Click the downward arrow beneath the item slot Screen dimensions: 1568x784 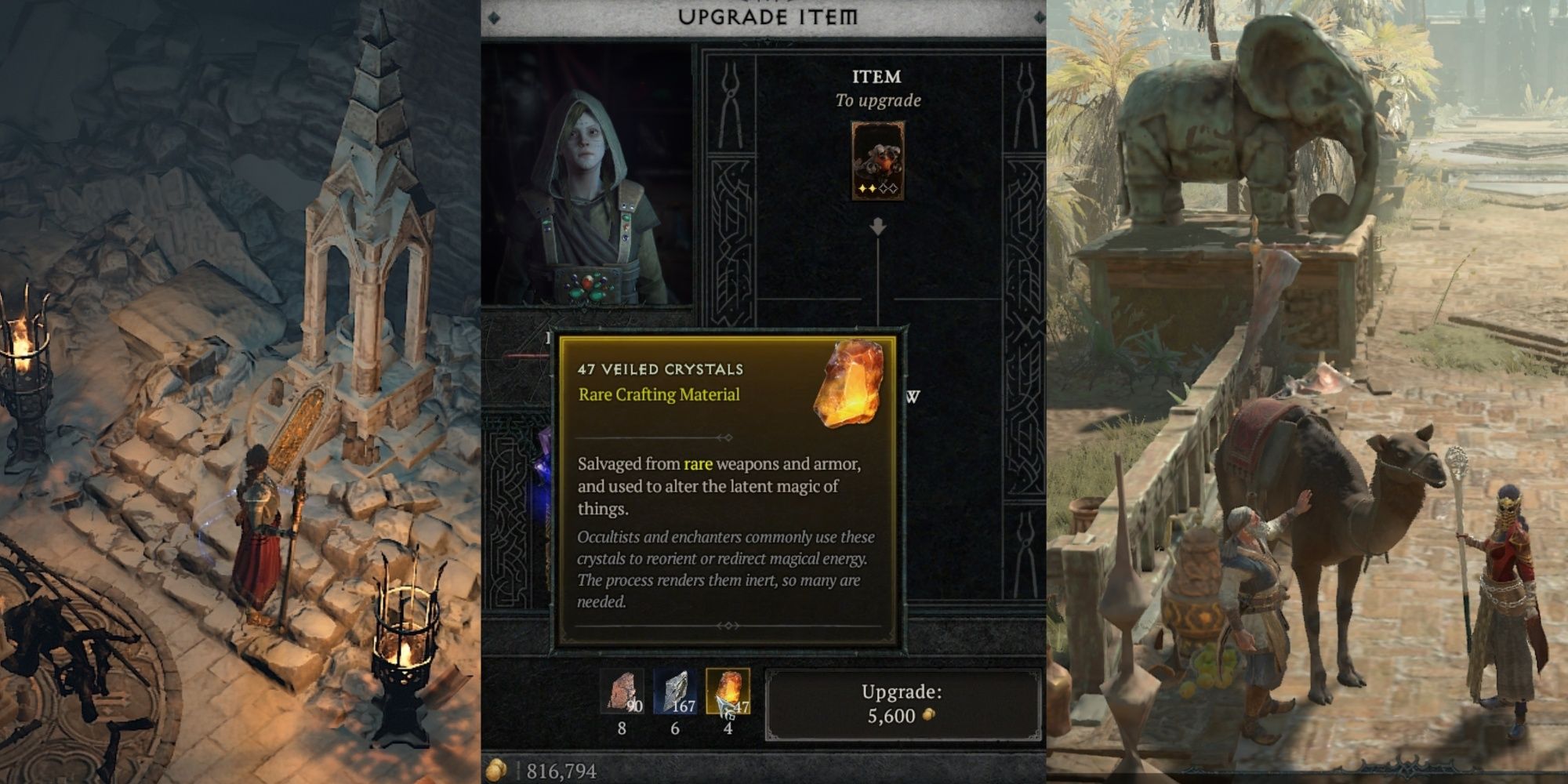point(878,225)
